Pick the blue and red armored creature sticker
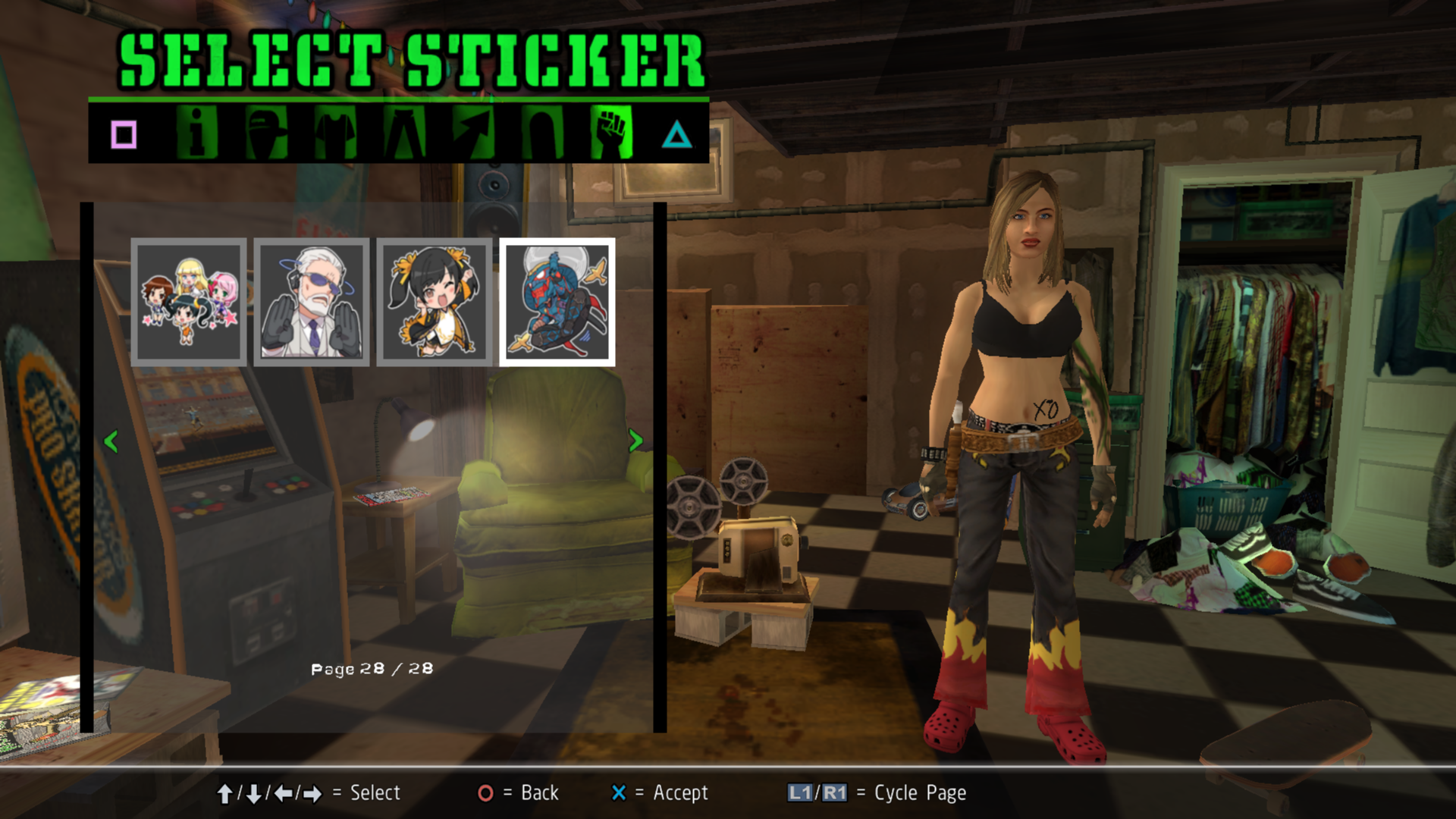The width and height of the screenshot is (1456, 819). 557,302
